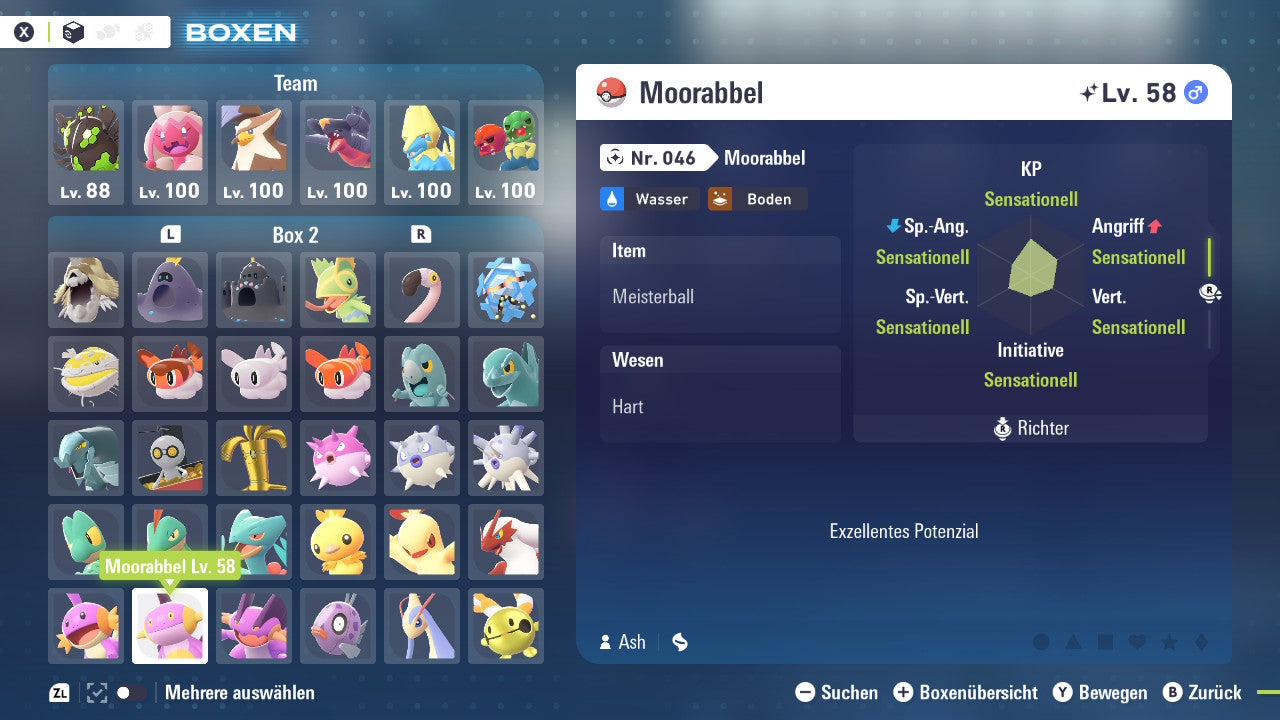Image resolution: width=1280 pixels, height=720 pixels.
Task: Open the Richter judge function below the stat chart
Action: click(x=1030, y=428)
